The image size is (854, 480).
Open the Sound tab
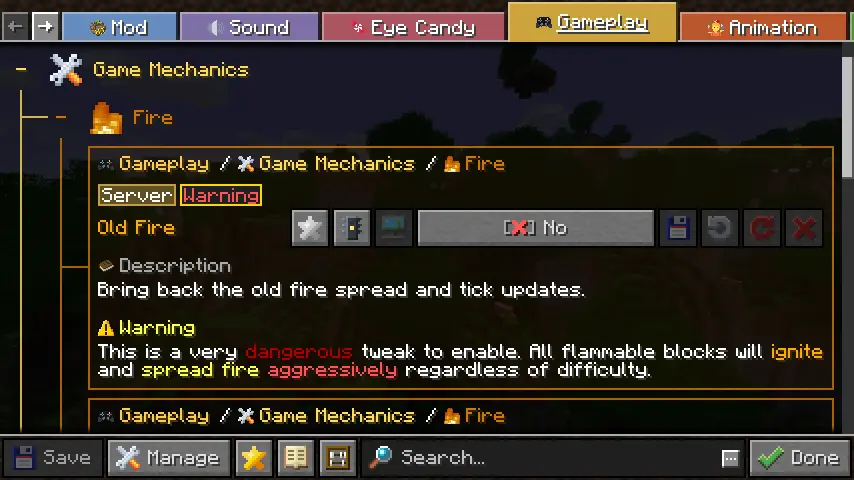(248, 27)
